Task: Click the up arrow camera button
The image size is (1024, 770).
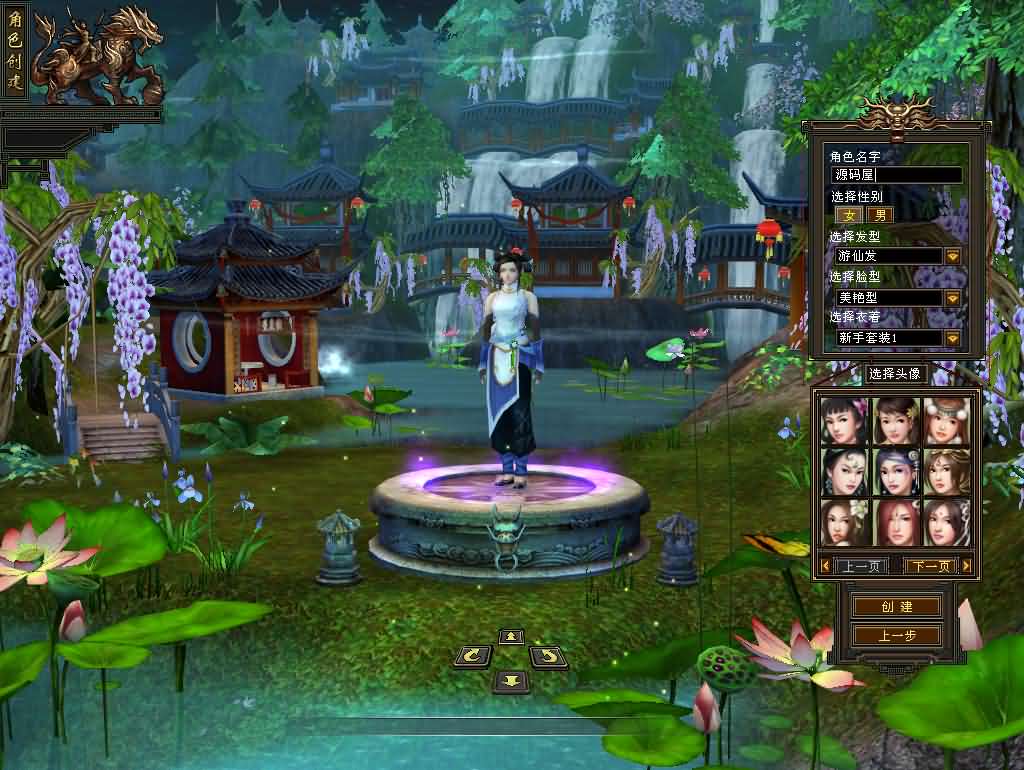Action: [511, 637]
